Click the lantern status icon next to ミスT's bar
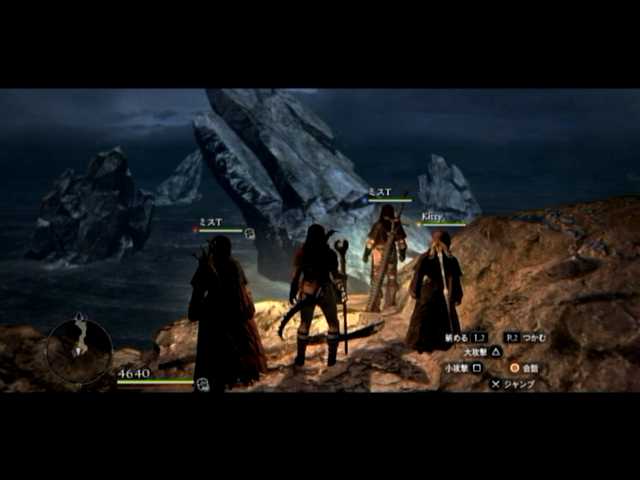This screenshot has height=480, width=640. tap(249, 233)
